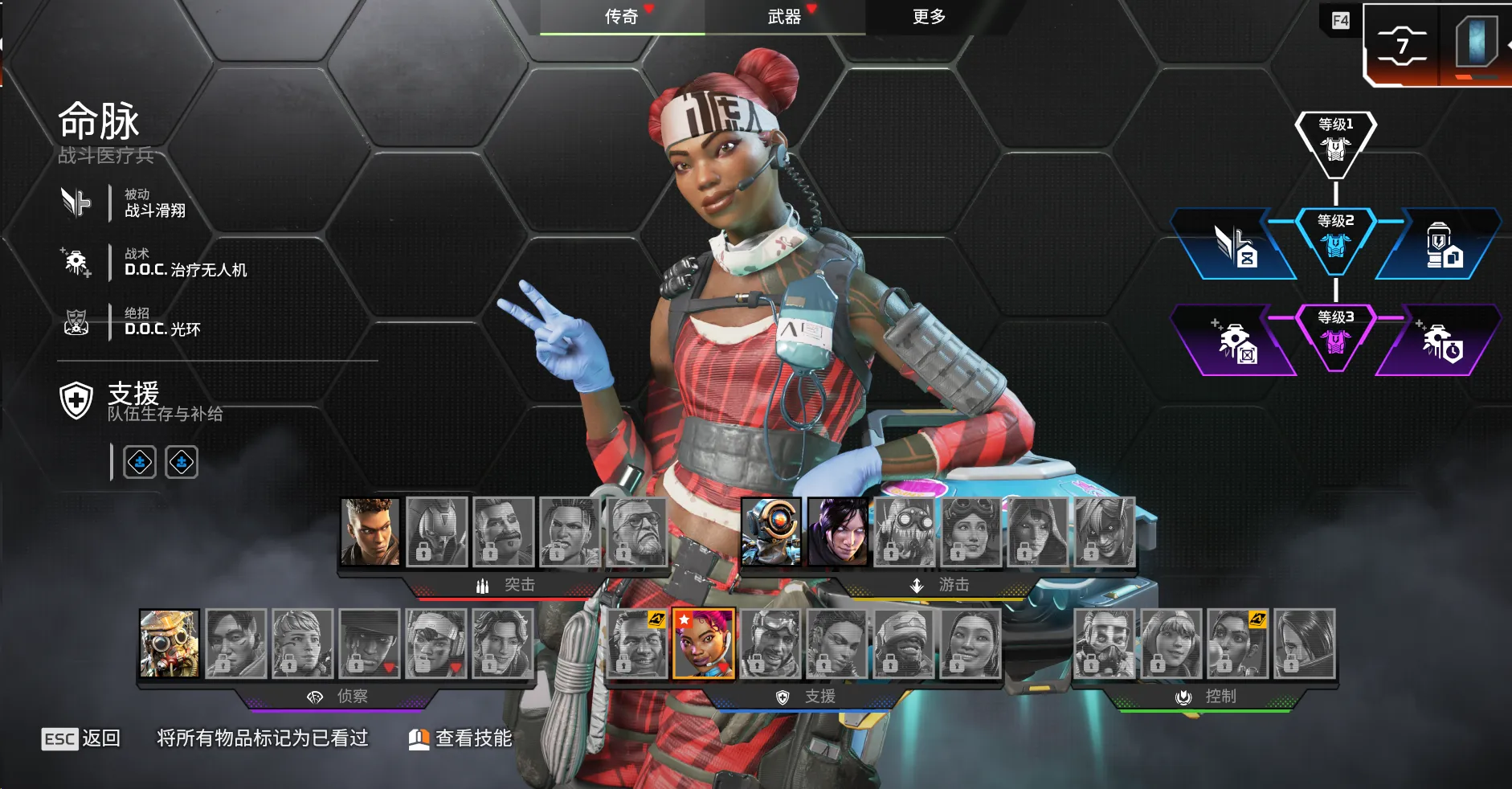Choose 将所有物品标记为已看过 to mark all seen
The width and height of the screenshot is (1512, 789).
pyautogui.click(x=262, y=738)
